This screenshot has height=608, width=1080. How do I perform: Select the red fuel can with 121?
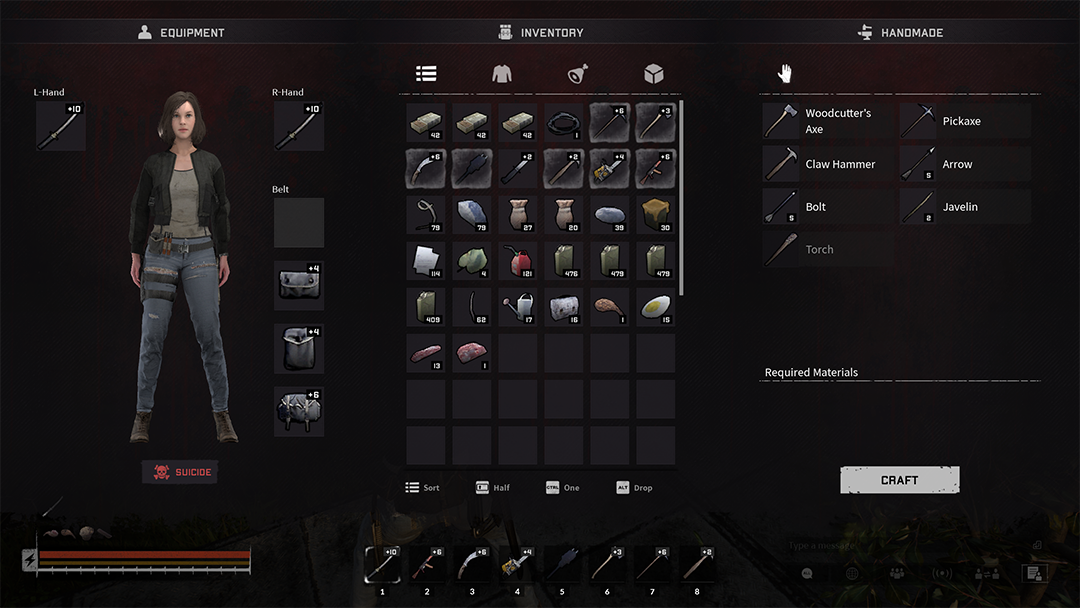(518, 260)
